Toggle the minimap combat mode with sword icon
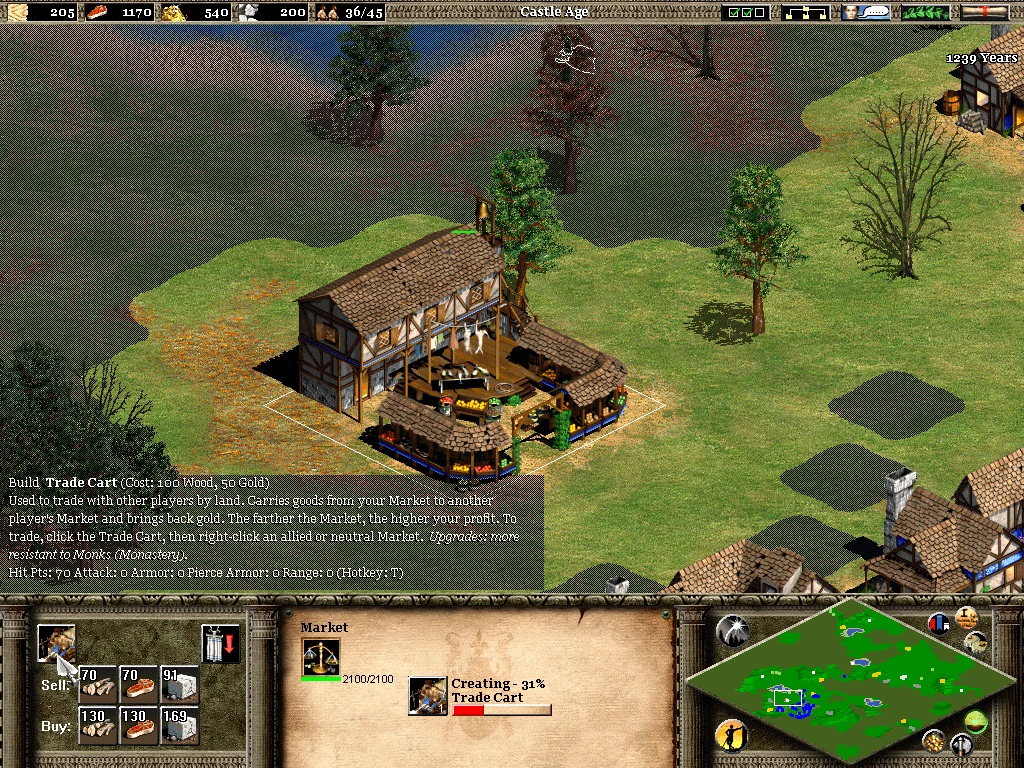 [x=962, y=744]
